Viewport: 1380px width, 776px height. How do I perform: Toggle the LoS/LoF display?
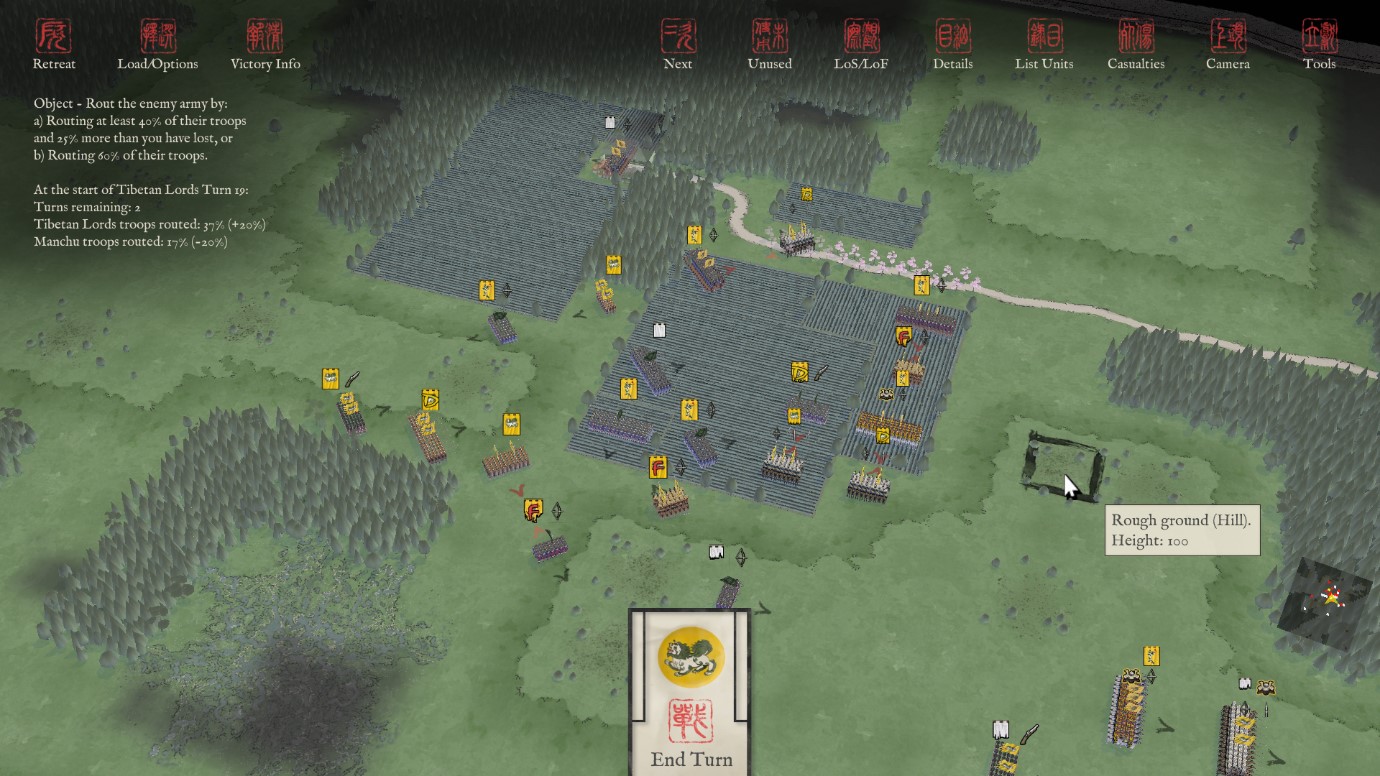point(862,45)
